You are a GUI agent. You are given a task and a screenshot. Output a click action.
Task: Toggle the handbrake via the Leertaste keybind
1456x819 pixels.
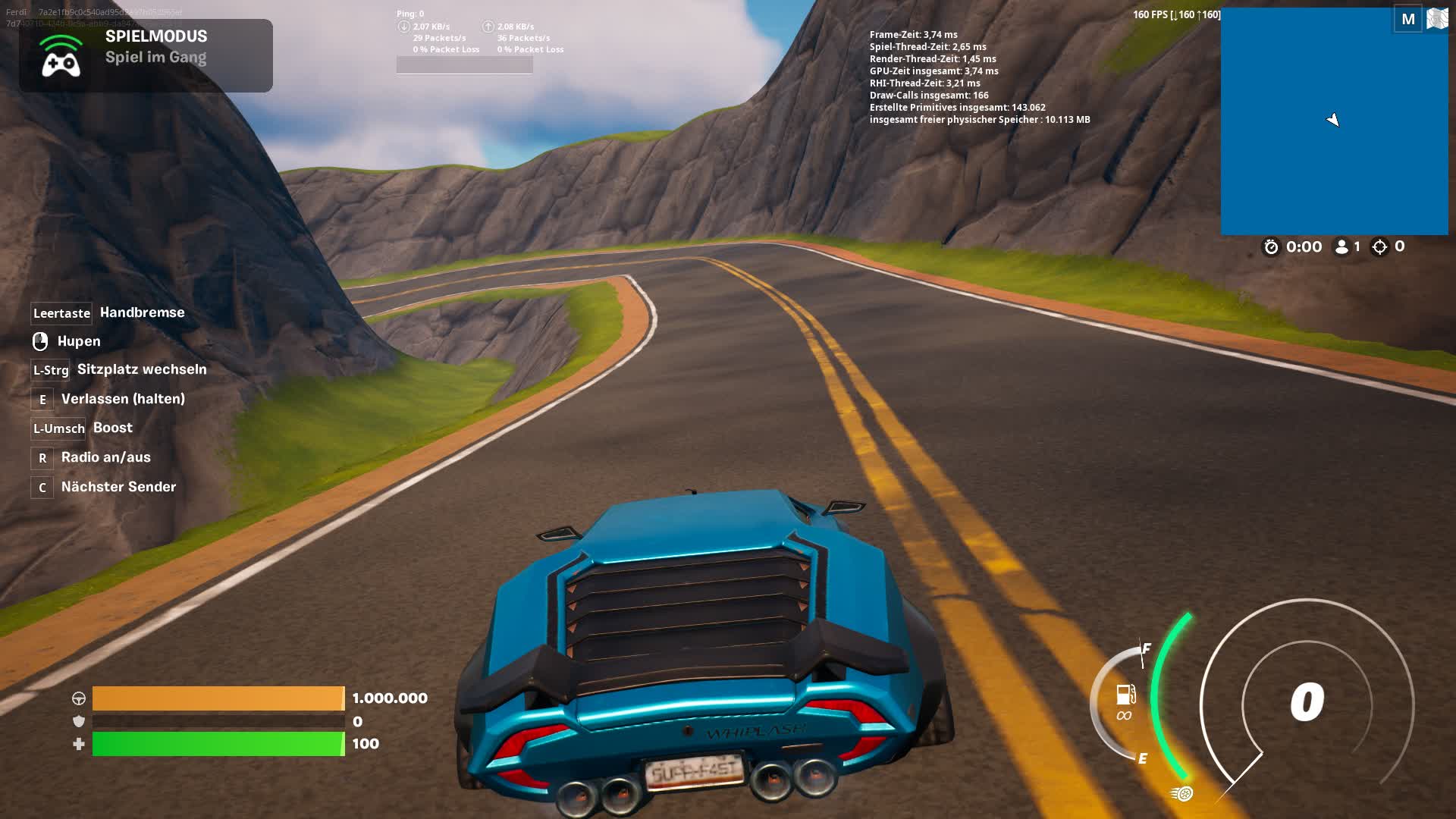click(61, 312)
